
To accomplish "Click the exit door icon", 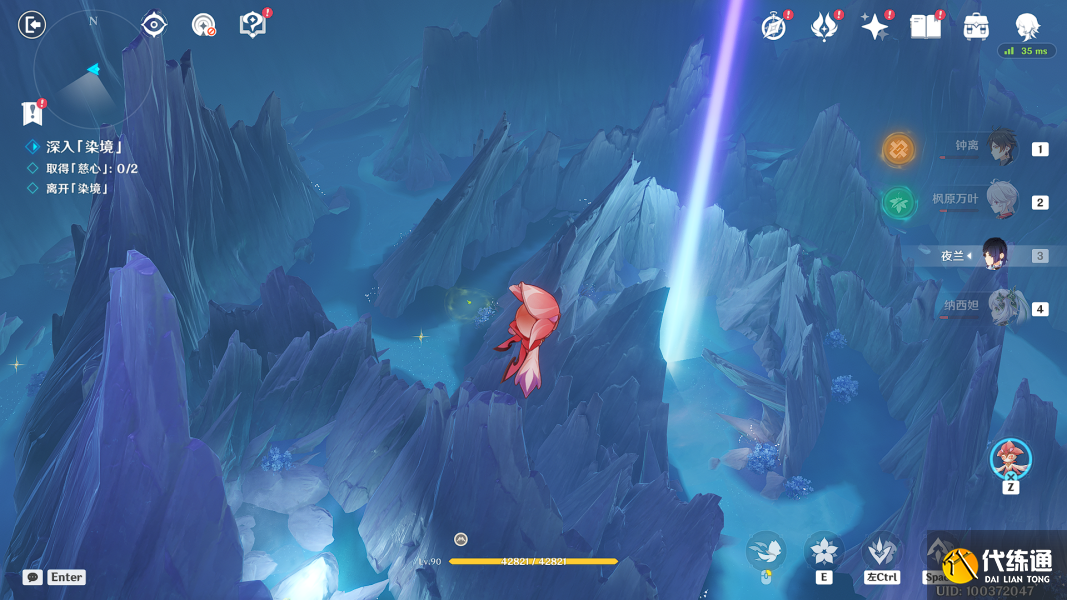I will click(x=32, y=25).
